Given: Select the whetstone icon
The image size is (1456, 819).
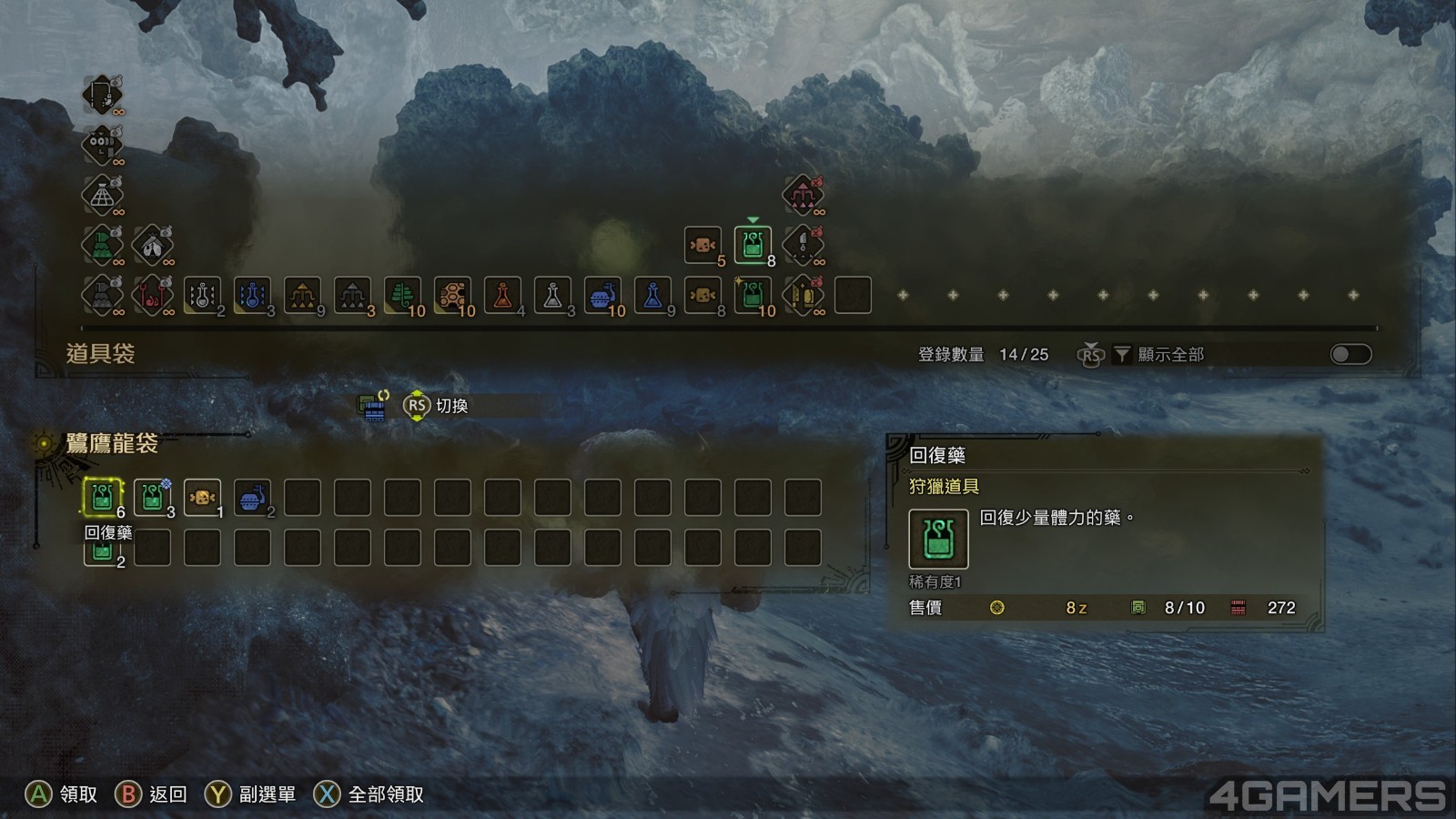Looking at the screenshot, I should 803,295.
